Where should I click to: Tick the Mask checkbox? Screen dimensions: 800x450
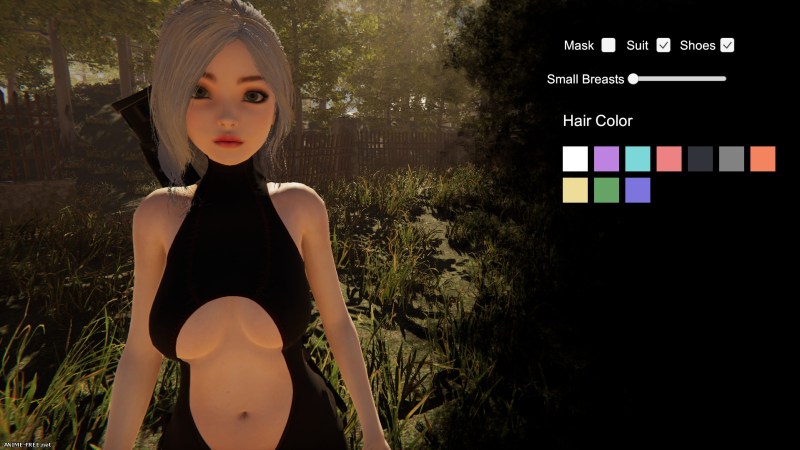(608, 45)
